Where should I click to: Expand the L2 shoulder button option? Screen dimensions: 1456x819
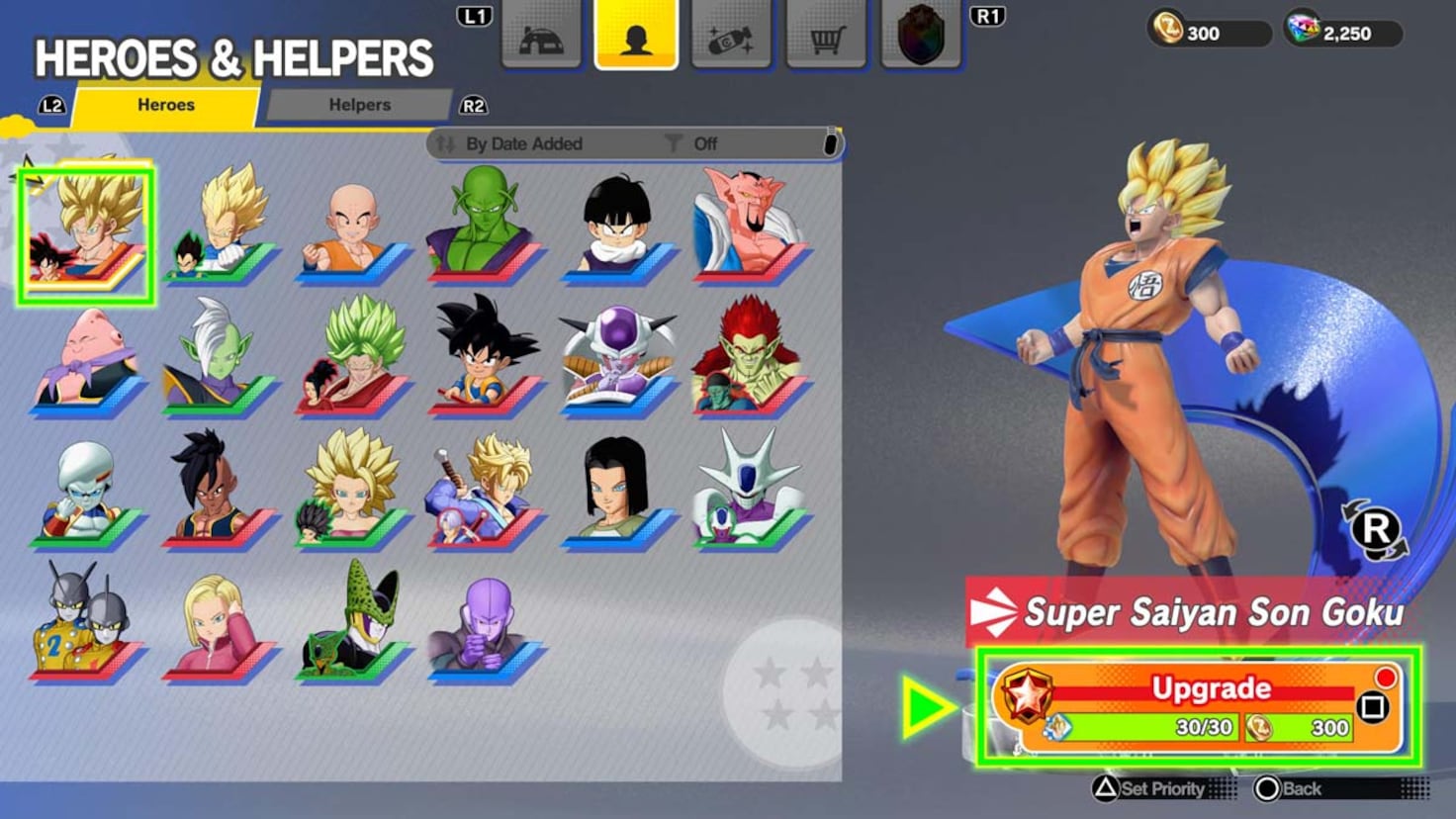(x=48, y=105)
